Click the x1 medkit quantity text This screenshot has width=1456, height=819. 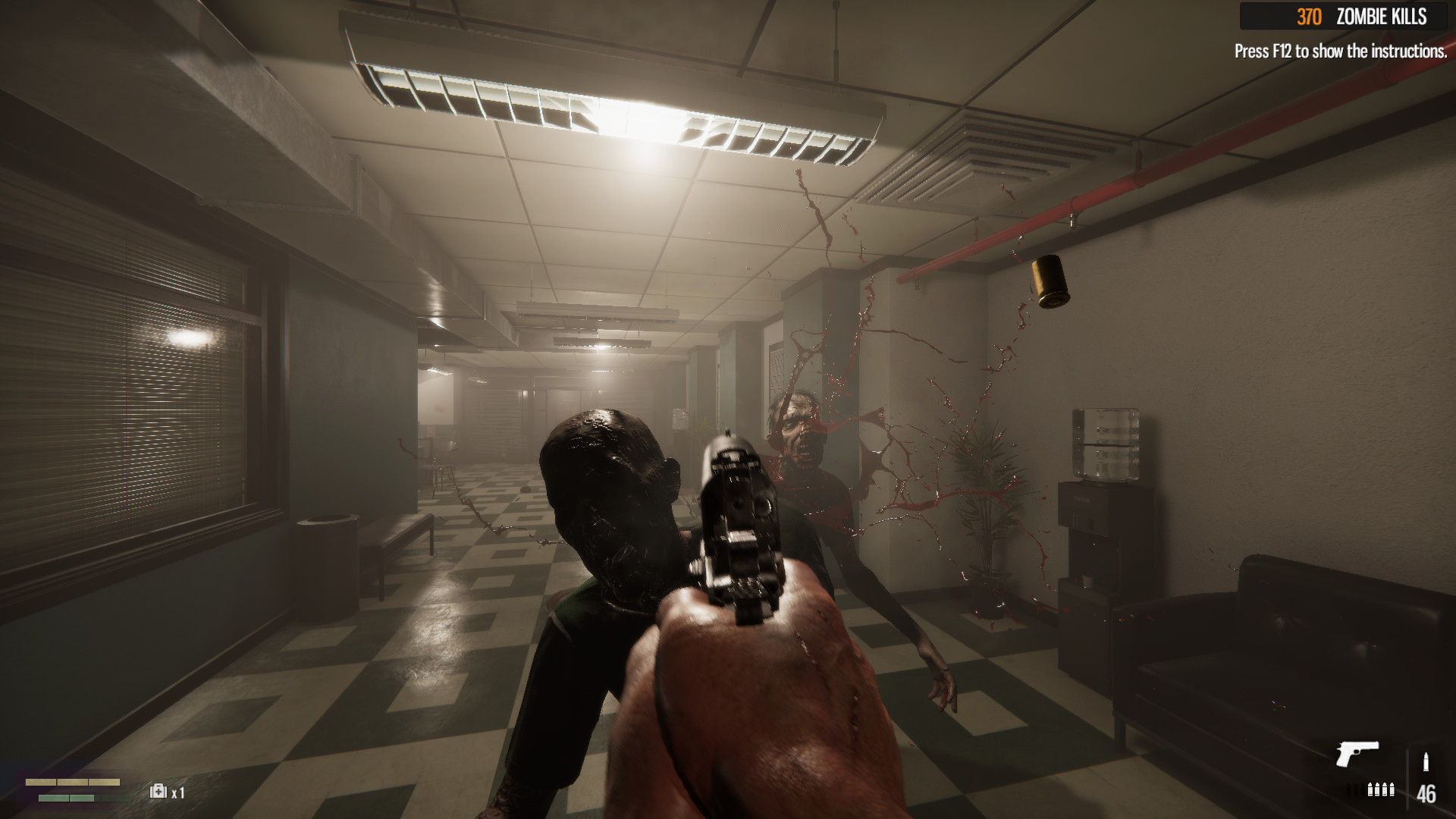[x=178, y=792]
